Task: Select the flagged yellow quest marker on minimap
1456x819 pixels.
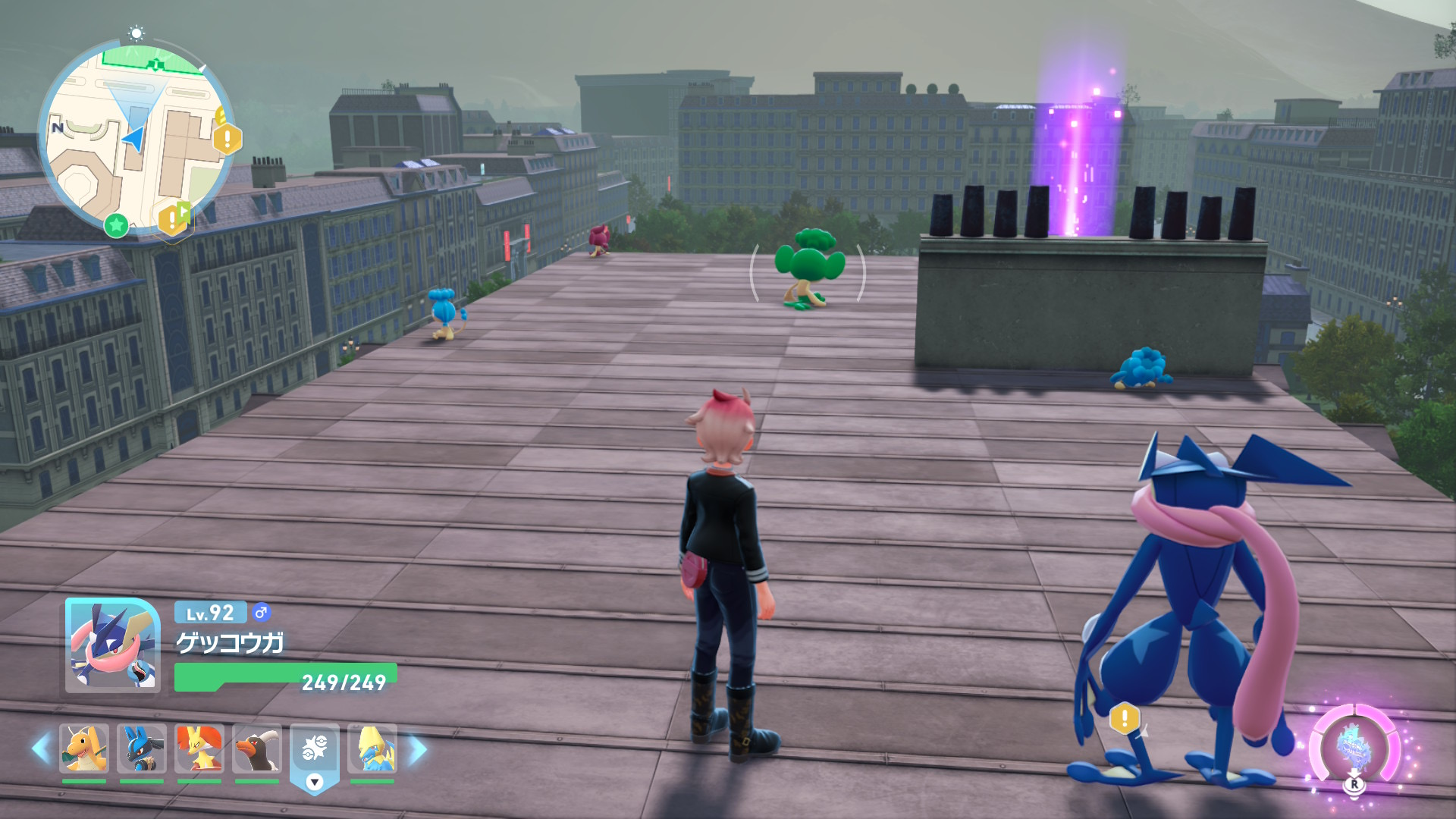Action: [174, 218]
